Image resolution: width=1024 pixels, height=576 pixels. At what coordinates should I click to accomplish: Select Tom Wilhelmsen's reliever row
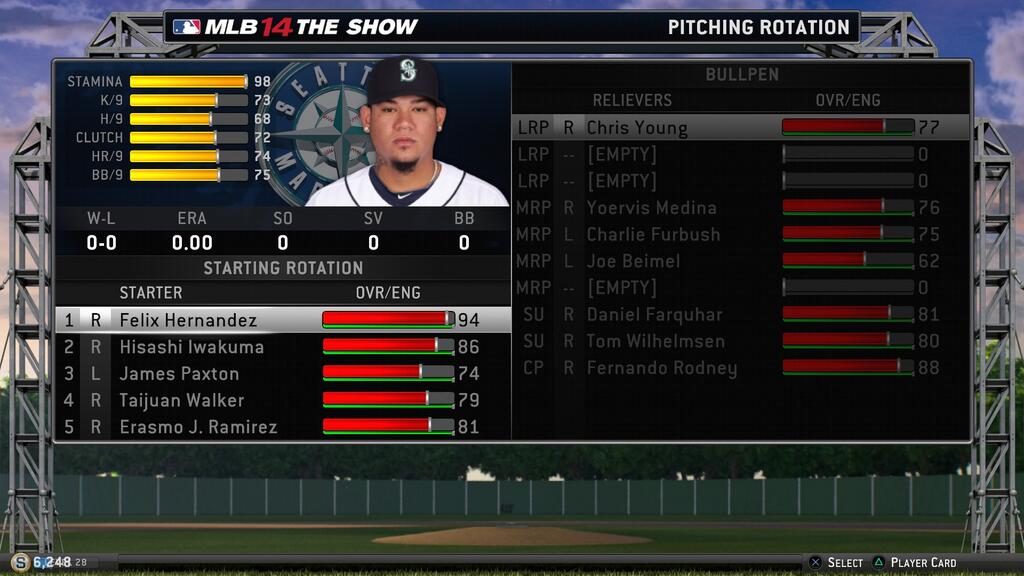[x=654, y=341]
